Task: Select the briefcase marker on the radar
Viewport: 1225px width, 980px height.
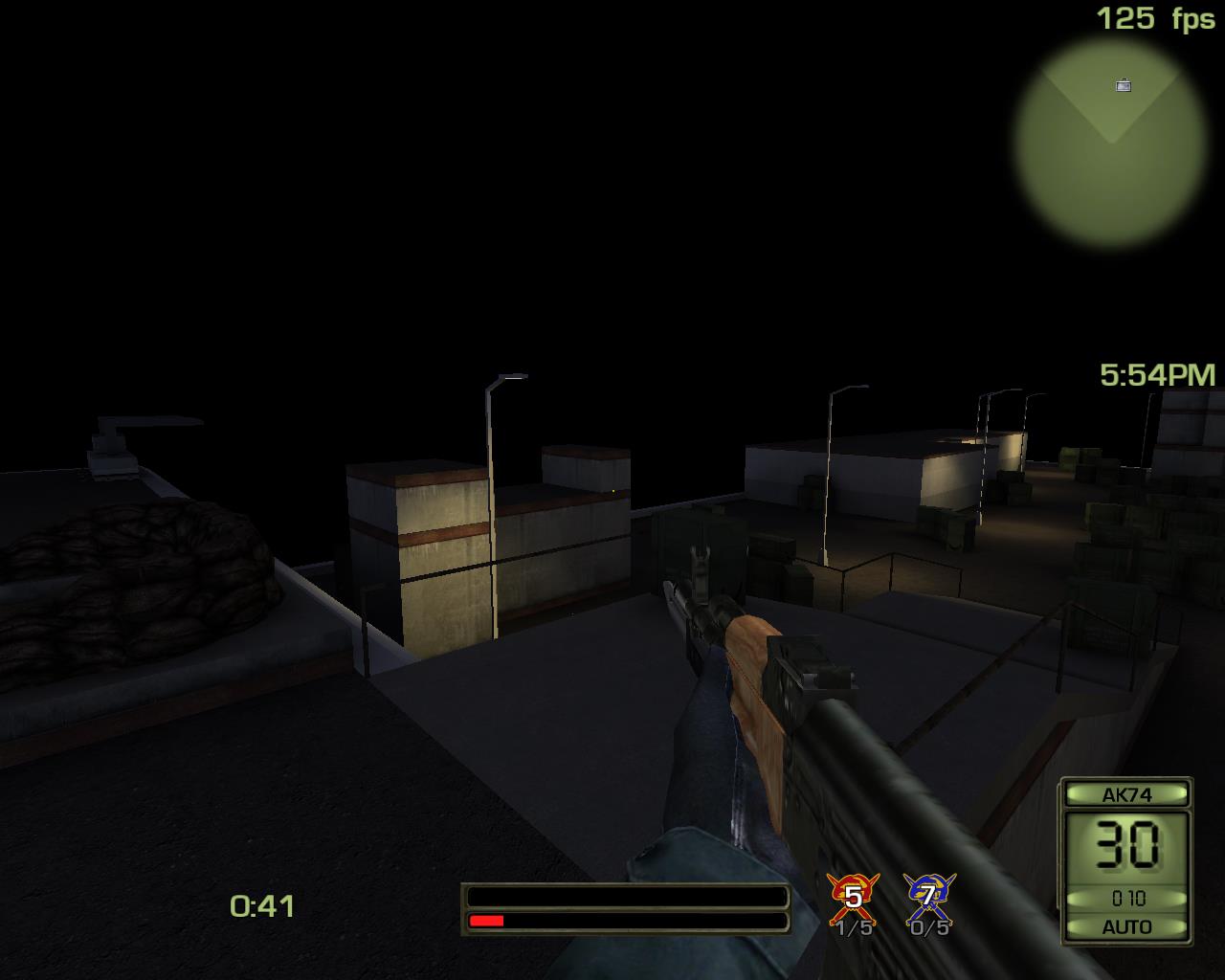Action: (1124, 86)
